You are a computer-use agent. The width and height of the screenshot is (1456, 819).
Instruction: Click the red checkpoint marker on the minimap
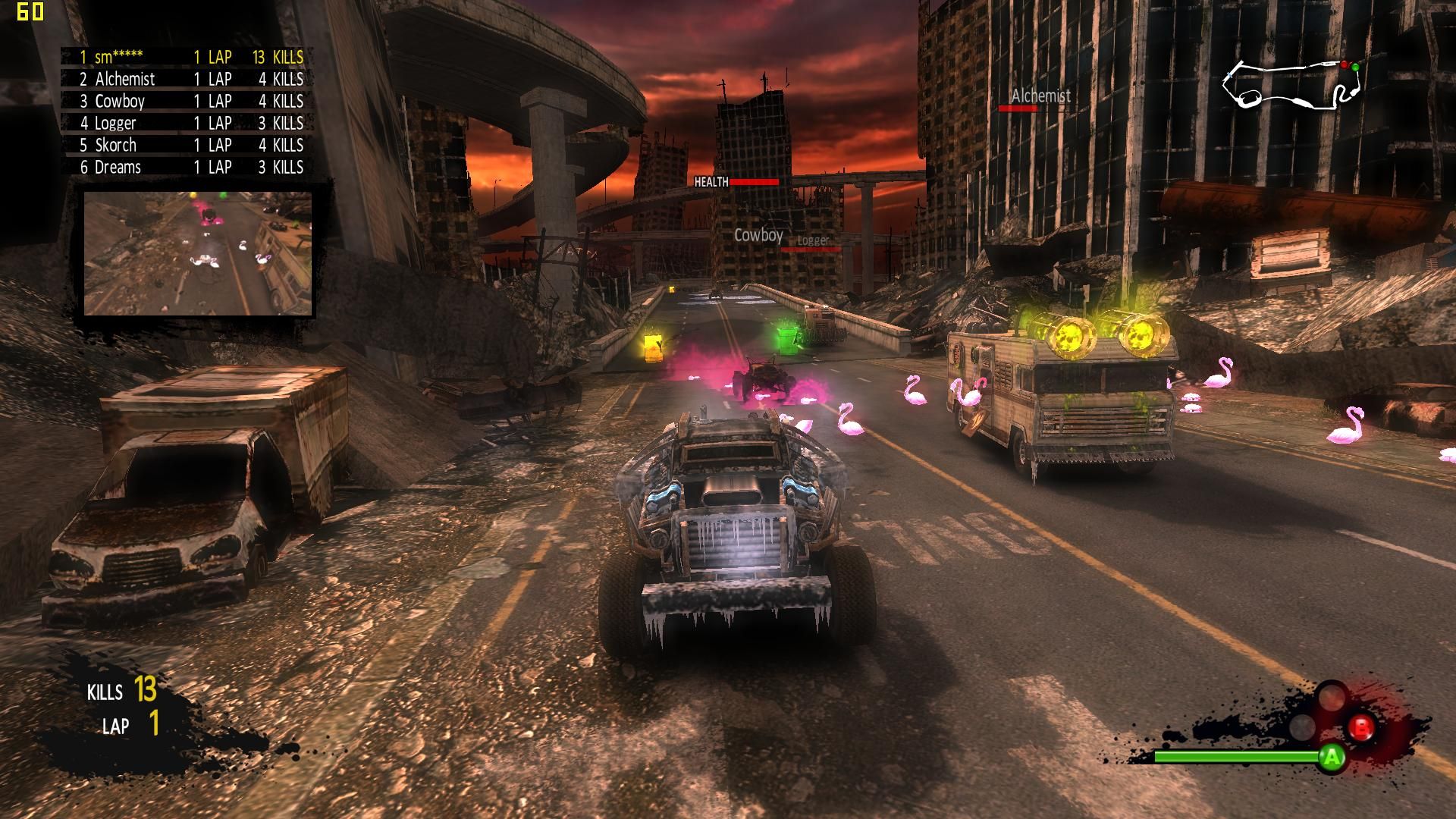tap(1345, 66)
